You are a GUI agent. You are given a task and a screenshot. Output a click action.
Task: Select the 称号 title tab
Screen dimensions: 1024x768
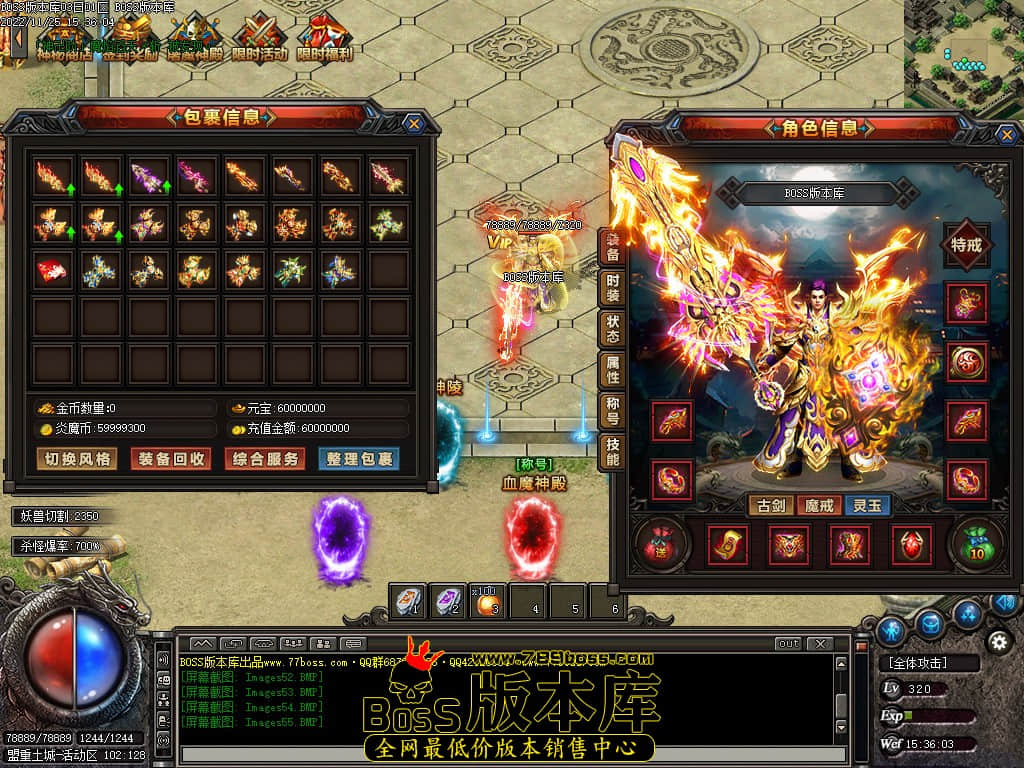click(612, 412)
